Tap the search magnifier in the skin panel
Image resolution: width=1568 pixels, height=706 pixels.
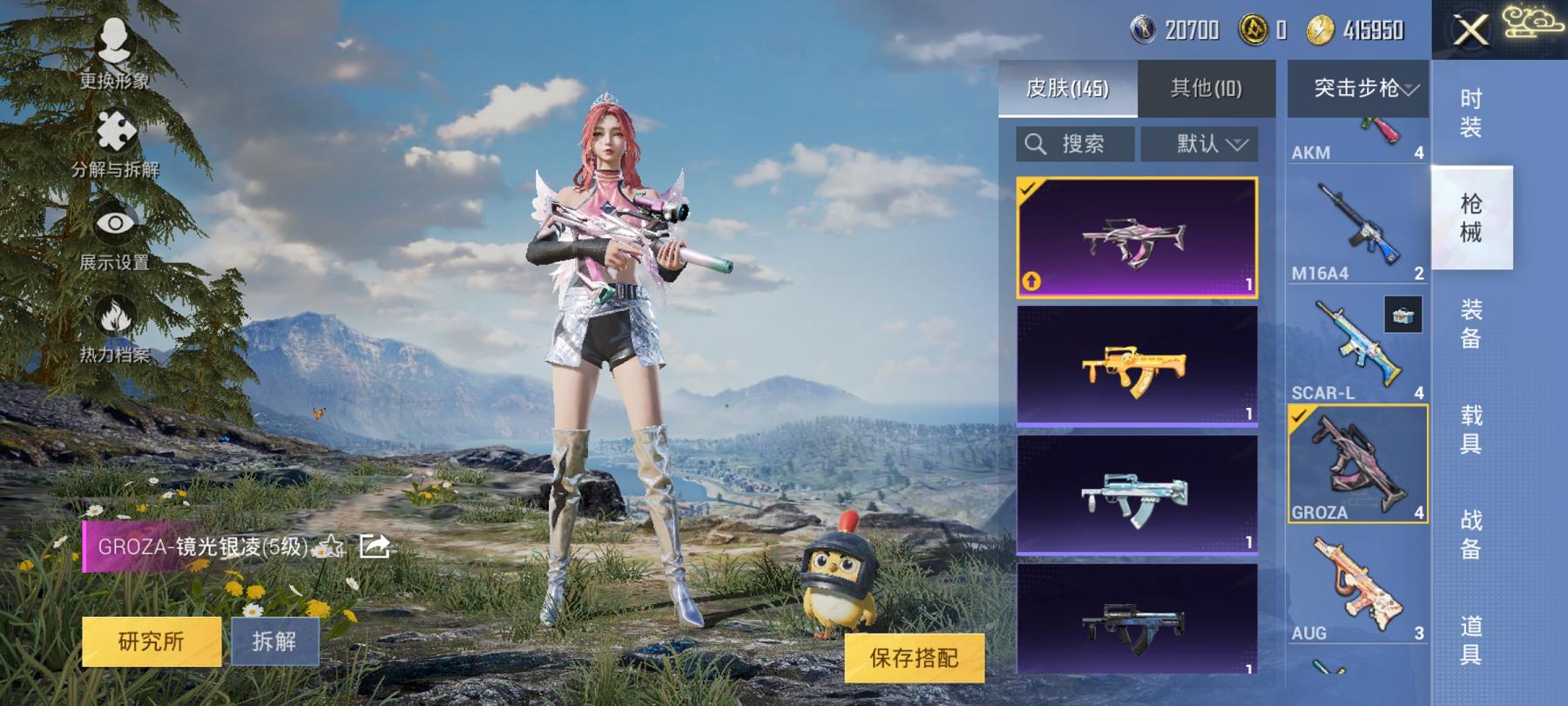coord(1036,144)
